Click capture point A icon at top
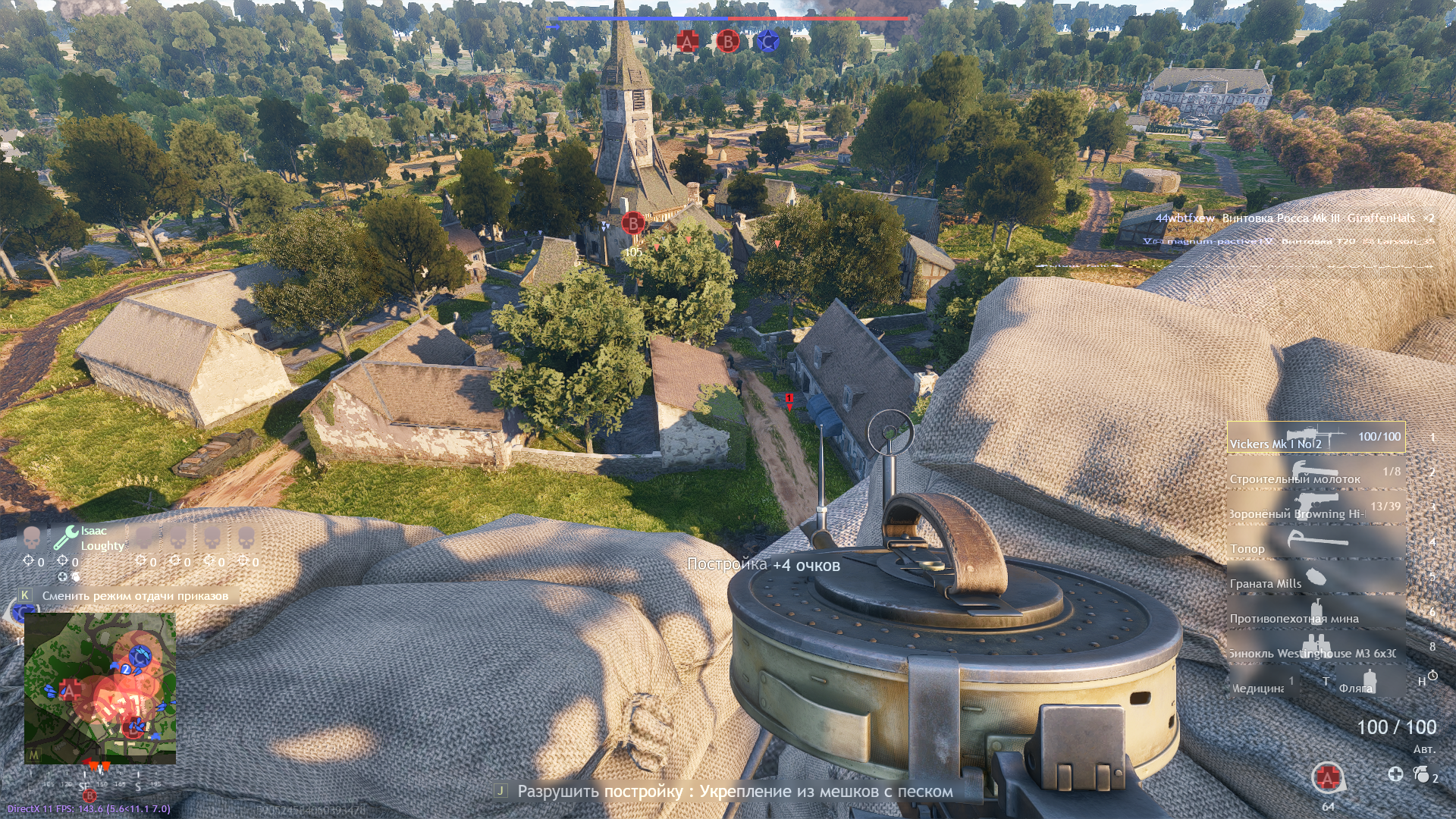This screenshot has width=1456, height=819. (687, 42)
